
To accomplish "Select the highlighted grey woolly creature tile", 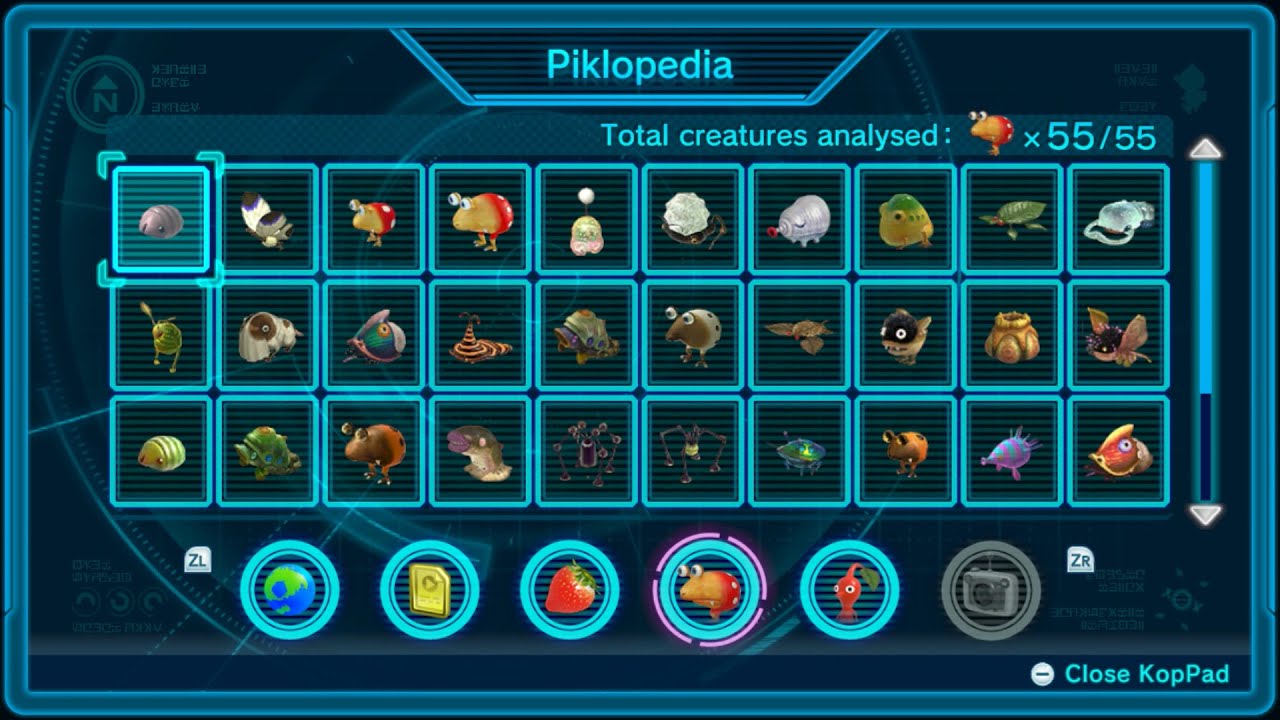I will pyautogui.click(x=160, y=219).
